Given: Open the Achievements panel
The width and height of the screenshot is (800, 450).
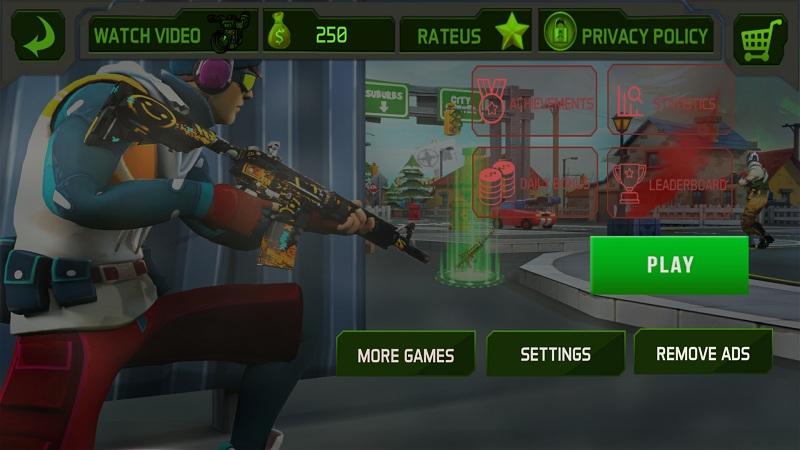Looking at the screenshot, I should (534, 102).
